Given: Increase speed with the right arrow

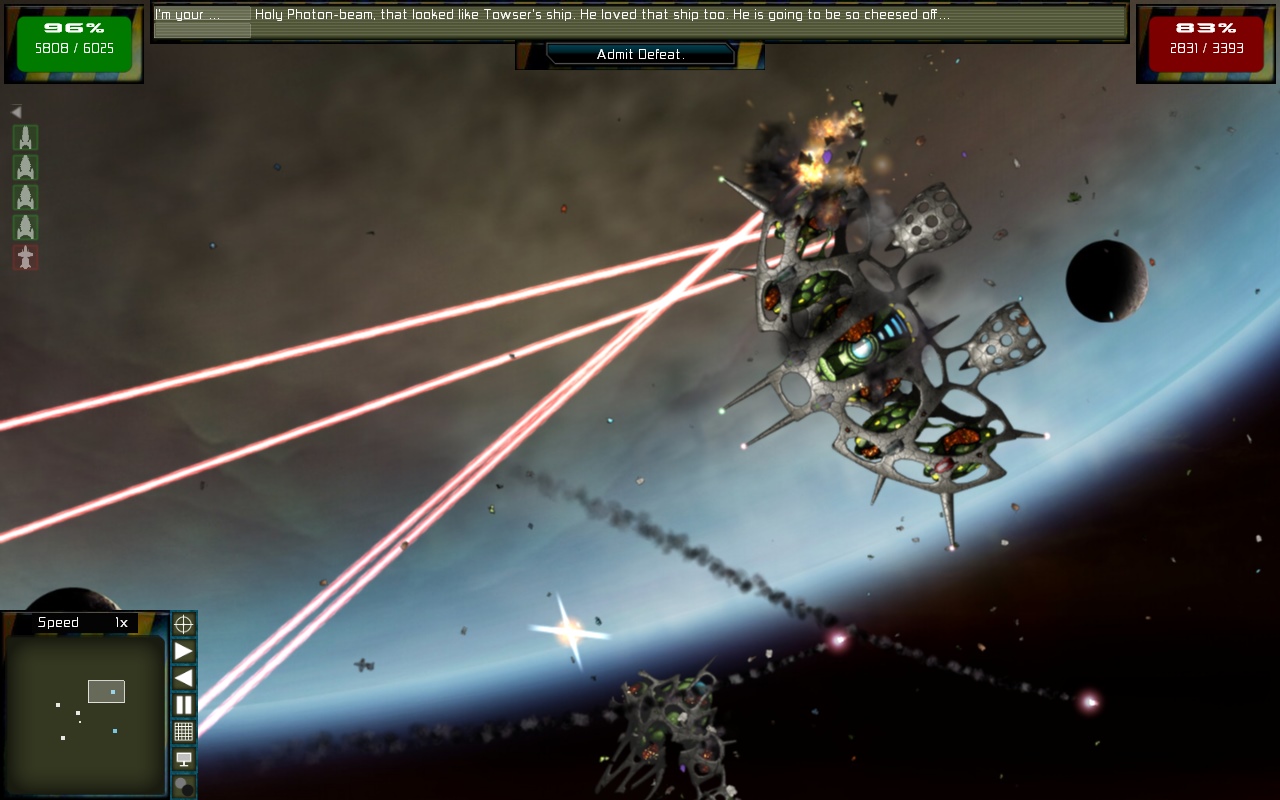Looking at the screenshot, I should tap(184, 652).
